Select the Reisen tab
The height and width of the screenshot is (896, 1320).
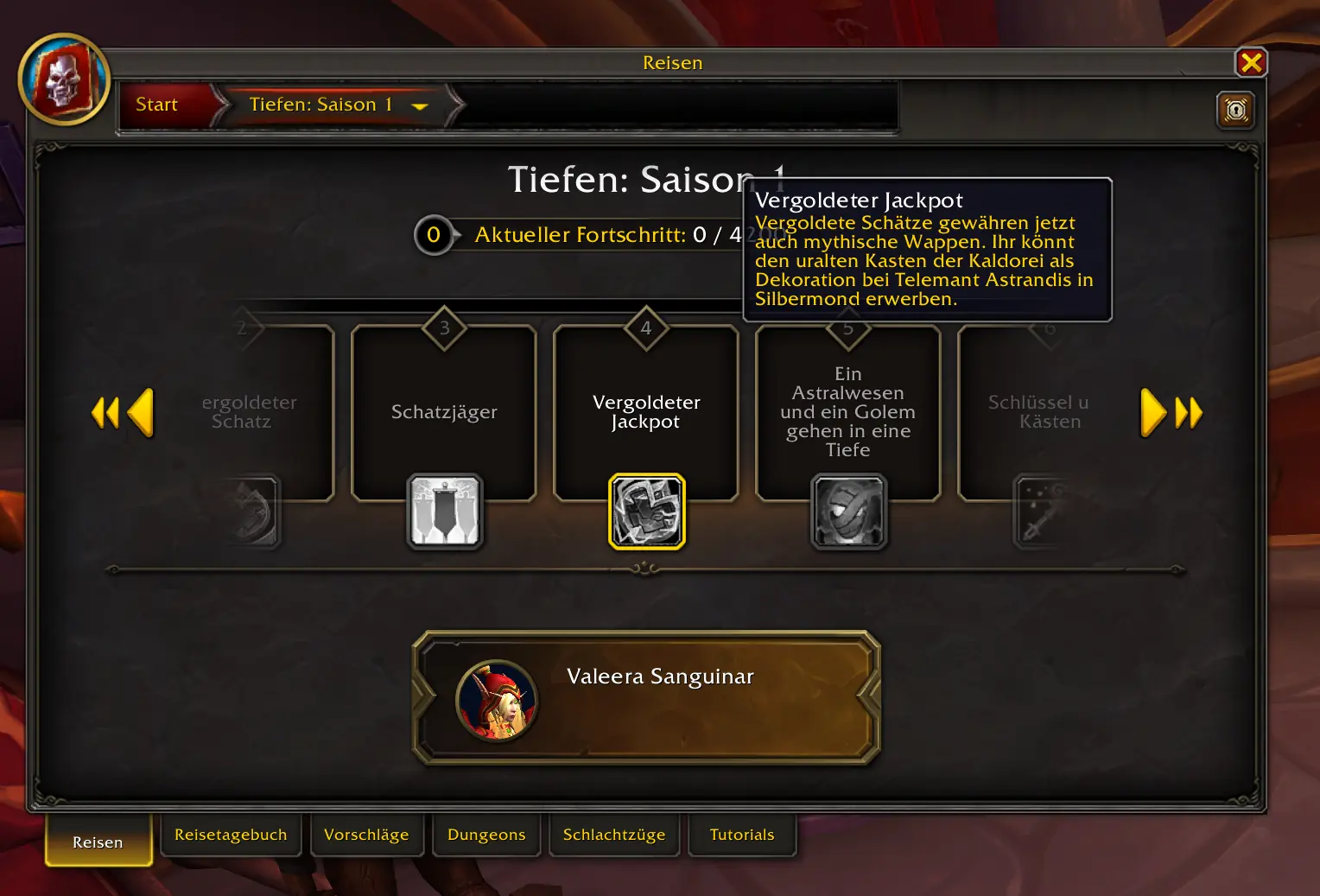[98, 842]
